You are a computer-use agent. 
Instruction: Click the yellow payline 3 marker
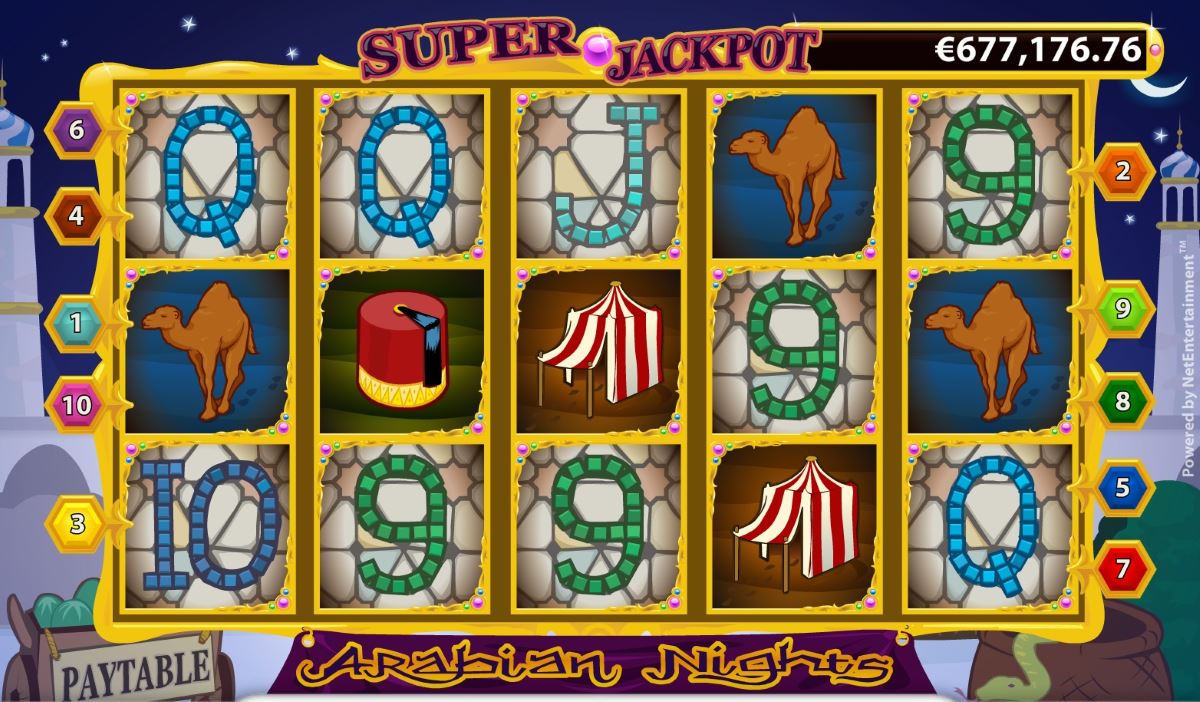click(76, 522)
